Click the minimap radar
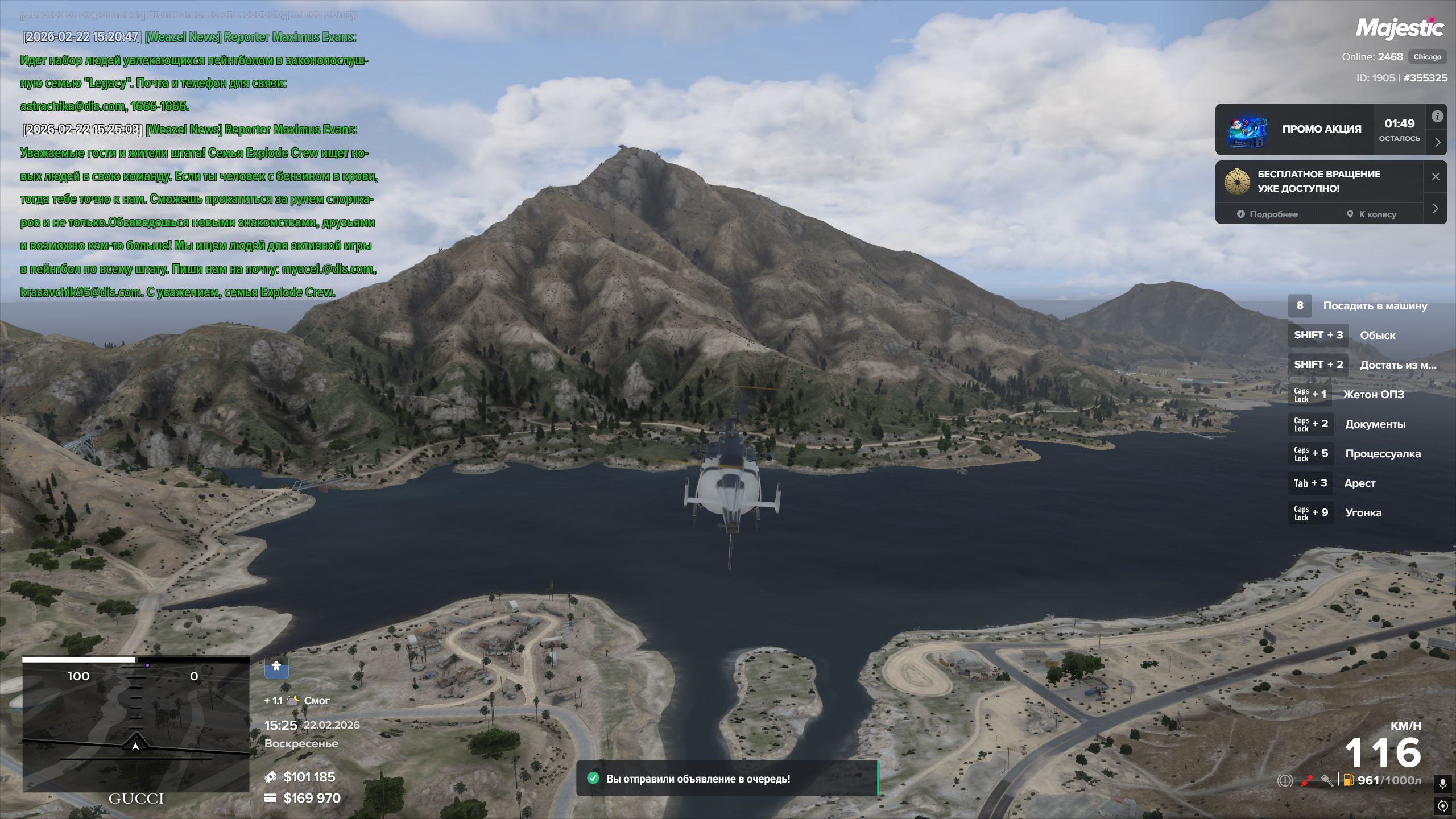The height and width of the screenshot is (819, 1456). pyautogui.click(x=135, y=724)
